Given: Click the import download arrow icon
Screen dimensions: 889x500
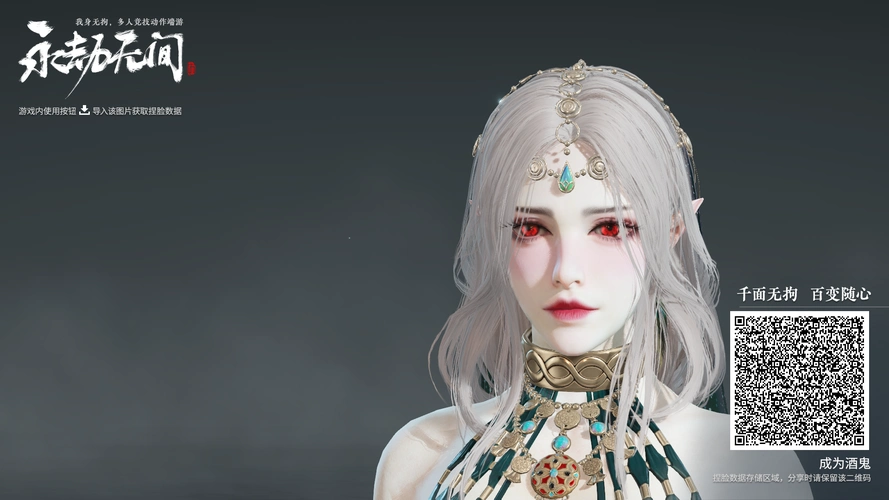Looking at the screenshot, I should (x=85, y=110).
